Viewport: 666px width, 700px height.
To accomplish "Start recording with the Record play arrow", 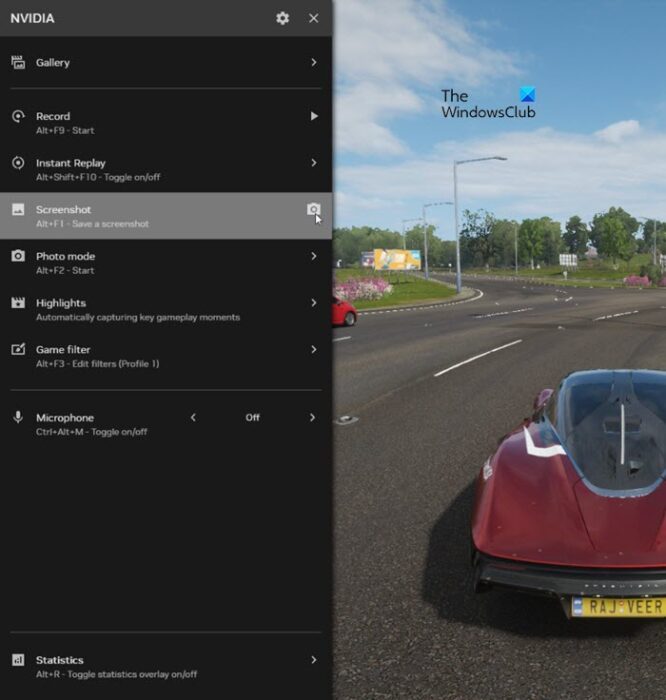I will tap(314, 116).
